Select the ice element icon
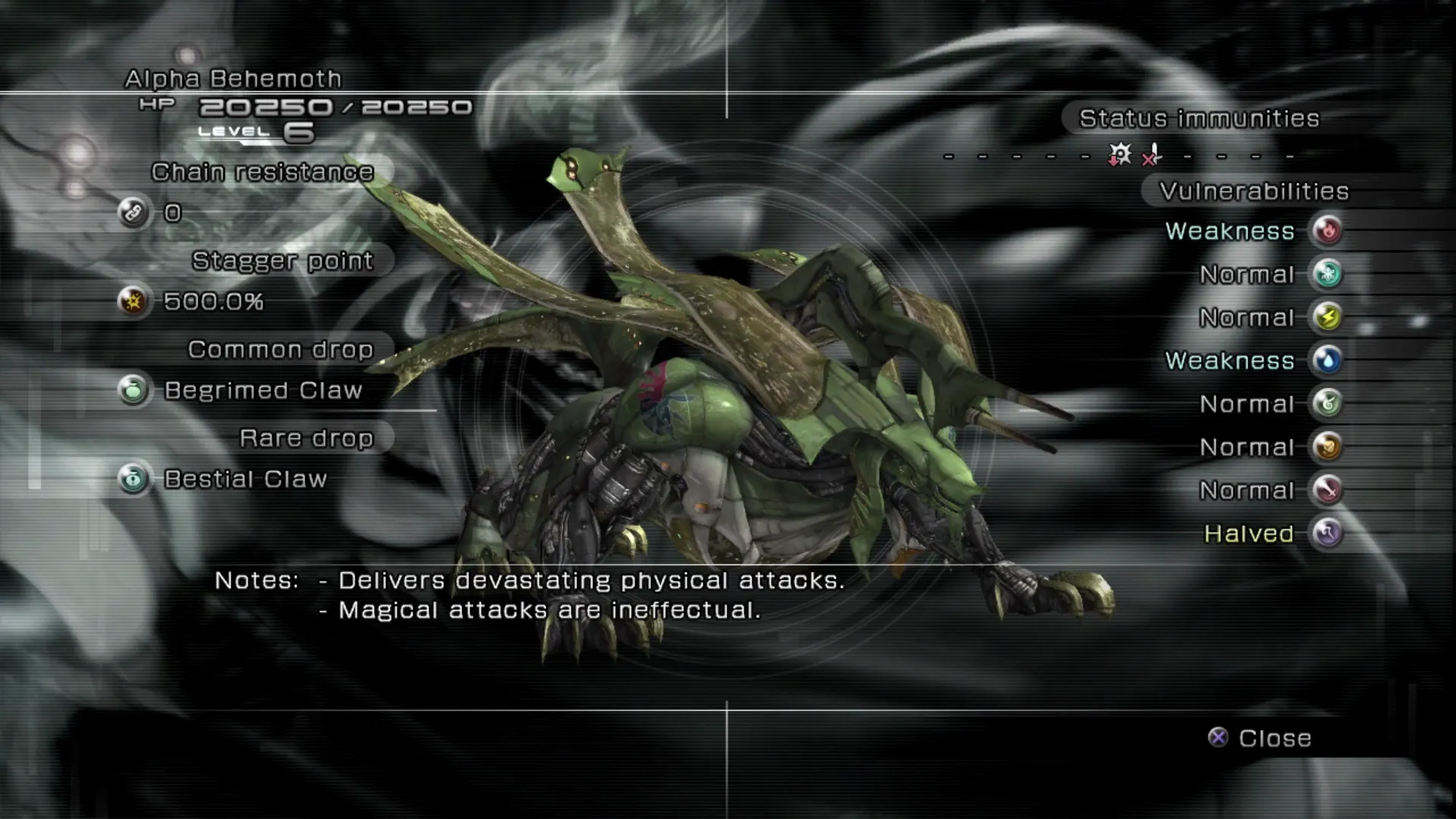The width and height of the screenshot is (1456, 819). pyautogui.click(x=1327, y=274)
